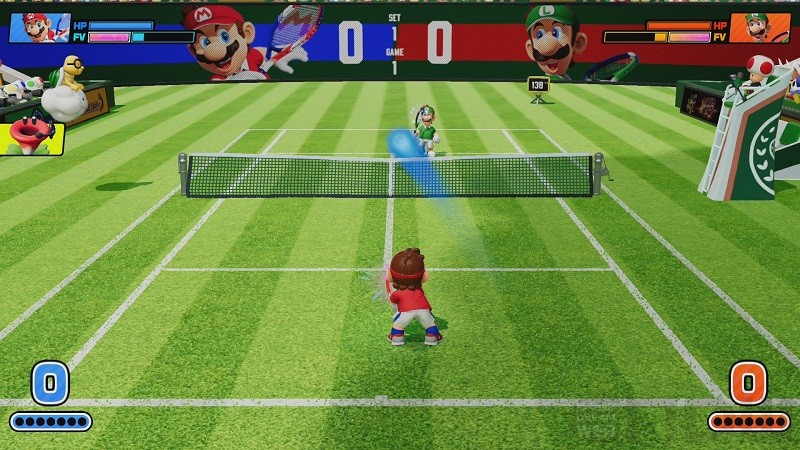The height and width of the screenshot is (450, 800).
Task: Click Mario's player portrait icon
Action: pos(39,27)
